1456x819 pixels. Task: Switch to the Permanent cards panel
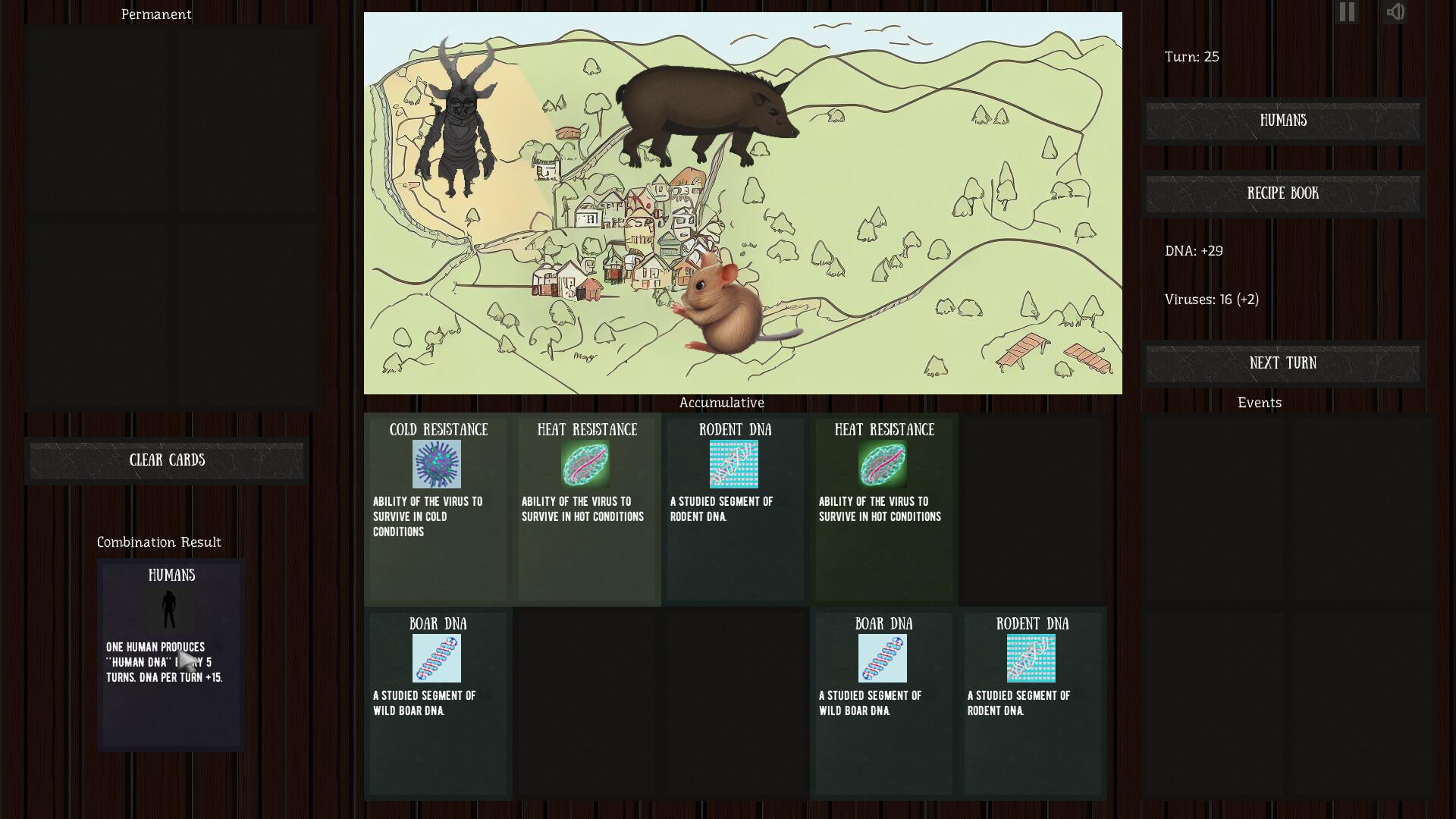click(x=155, y=14)
